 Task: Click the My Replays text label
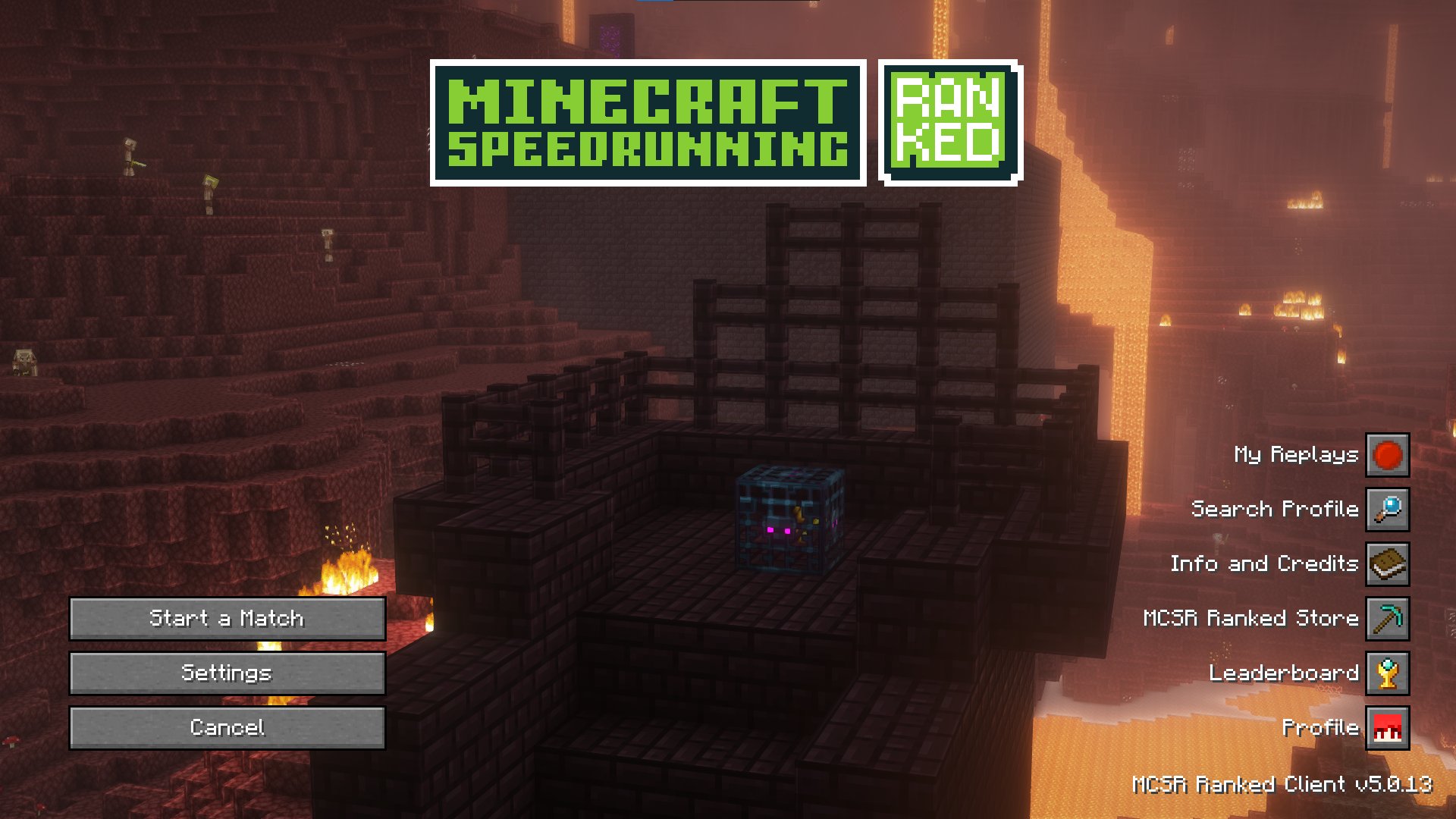click(x=1297, y=455)
